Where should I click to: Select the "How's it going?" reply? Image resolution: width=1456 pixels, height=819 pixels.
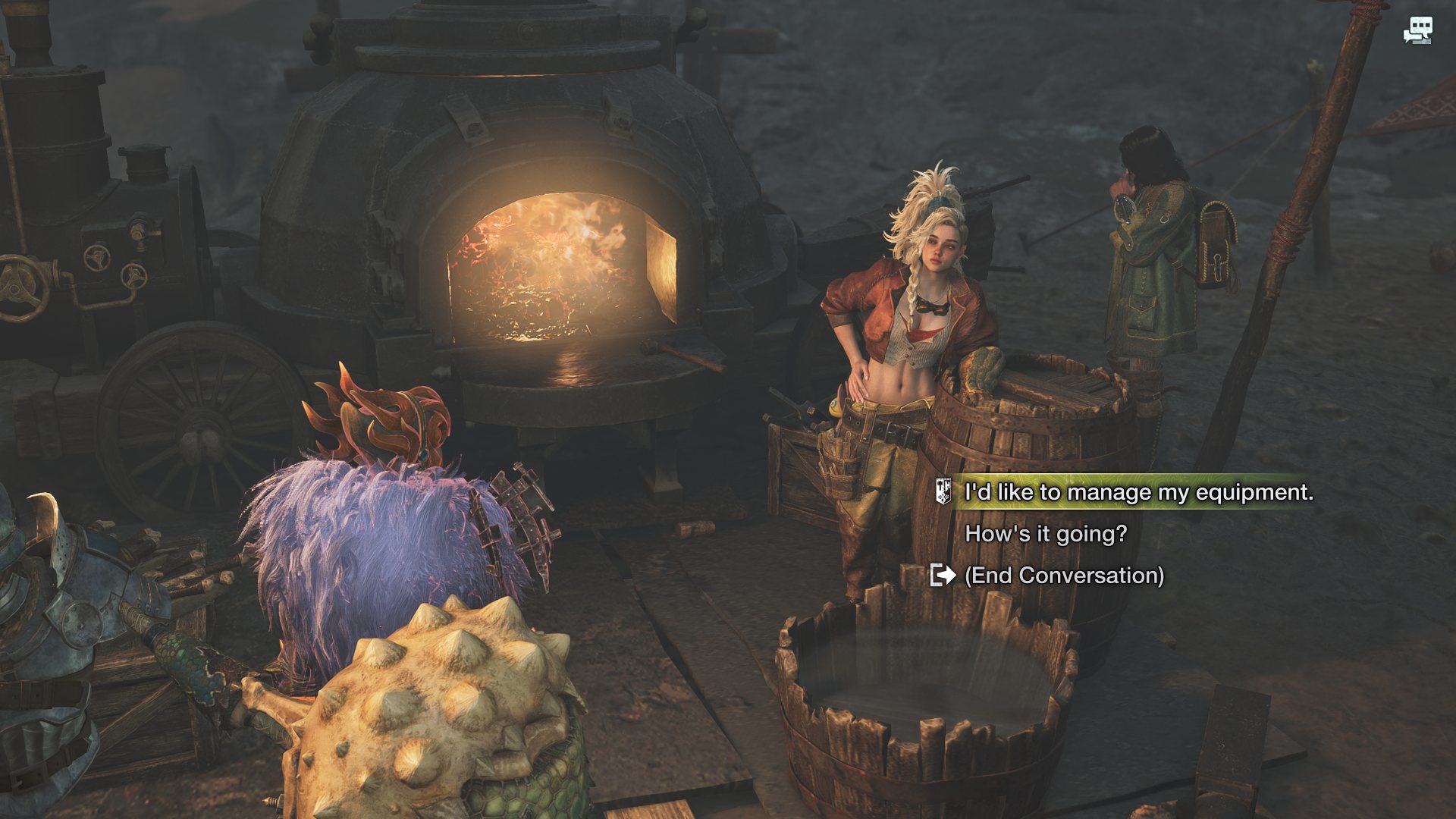pyautogui.click(x=1045, y=534)
